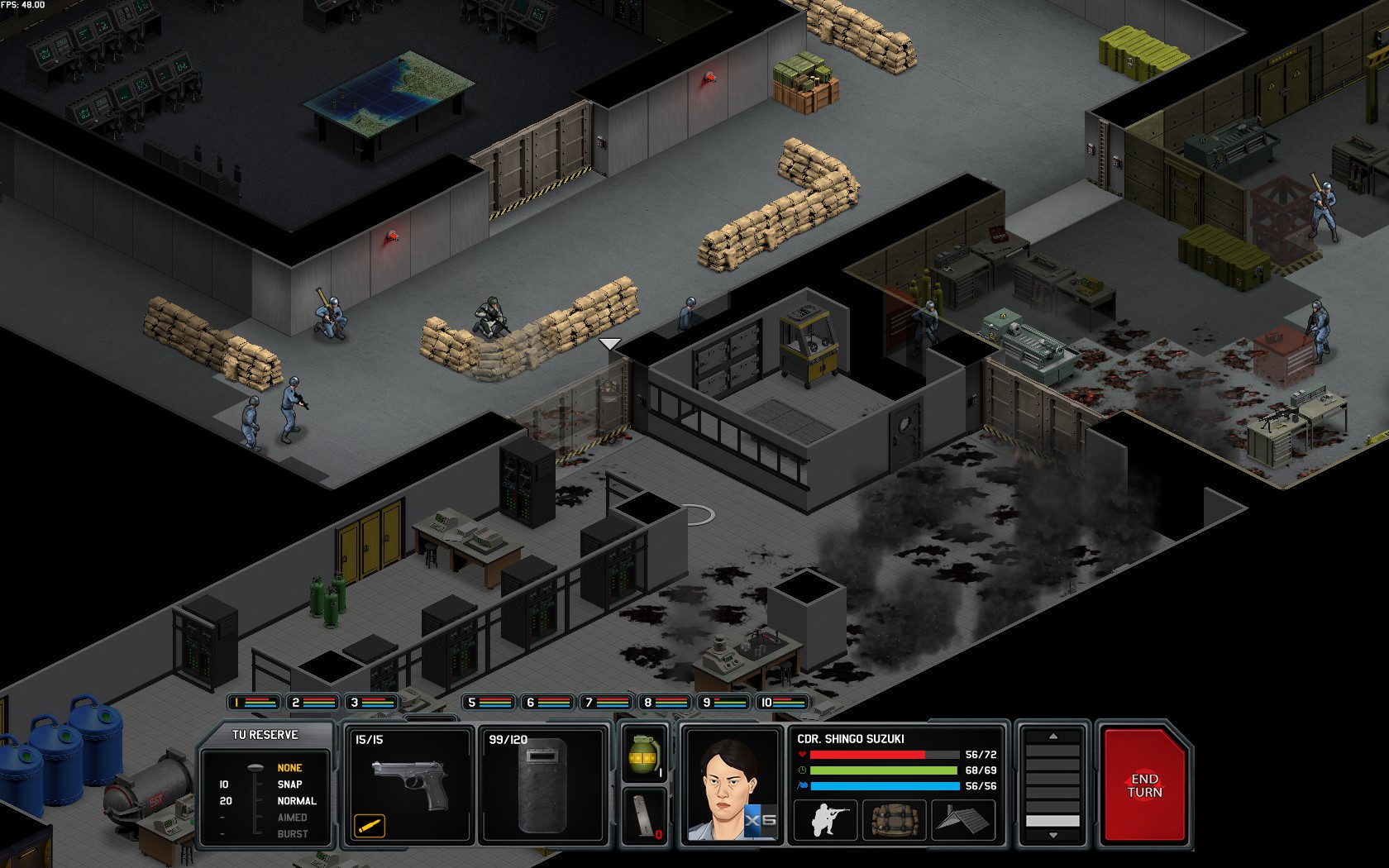1389x868 pixels.
Task: Toggle the kneeling soldier crouch button
Action: tap(823, 819)
